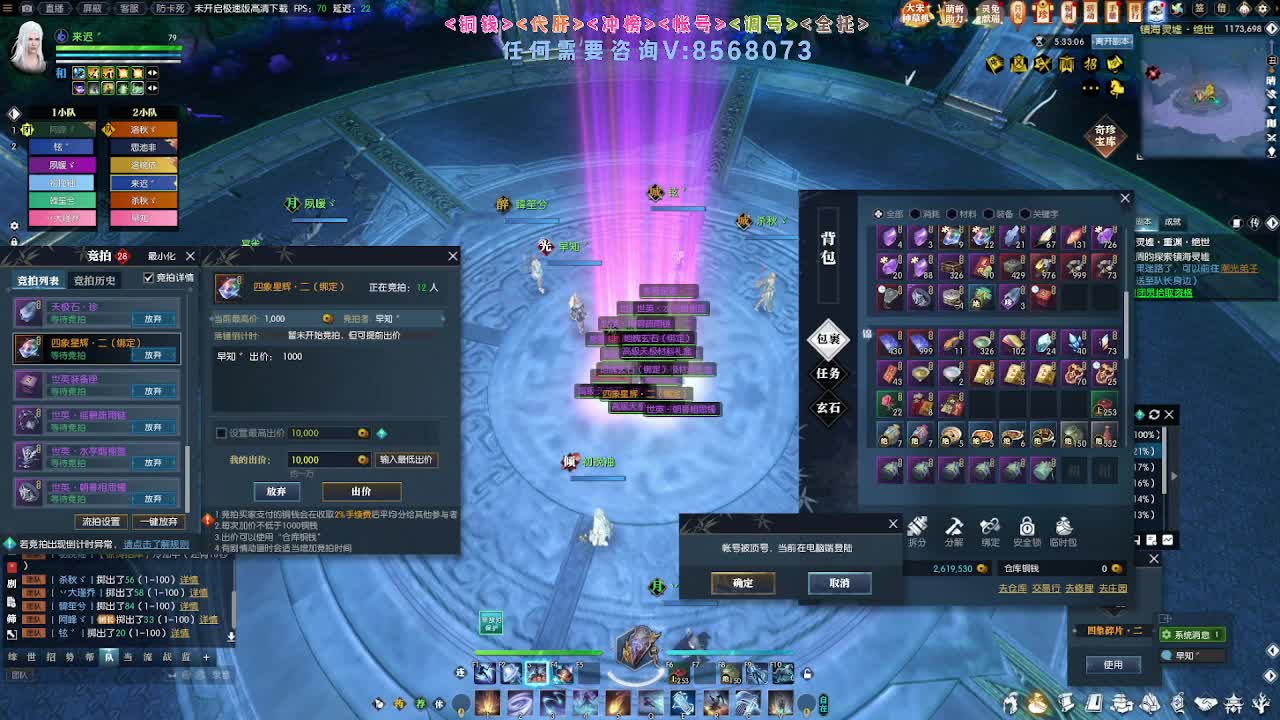Open the 安全锁 (safety lock) icon

[x=1027, y=527]
